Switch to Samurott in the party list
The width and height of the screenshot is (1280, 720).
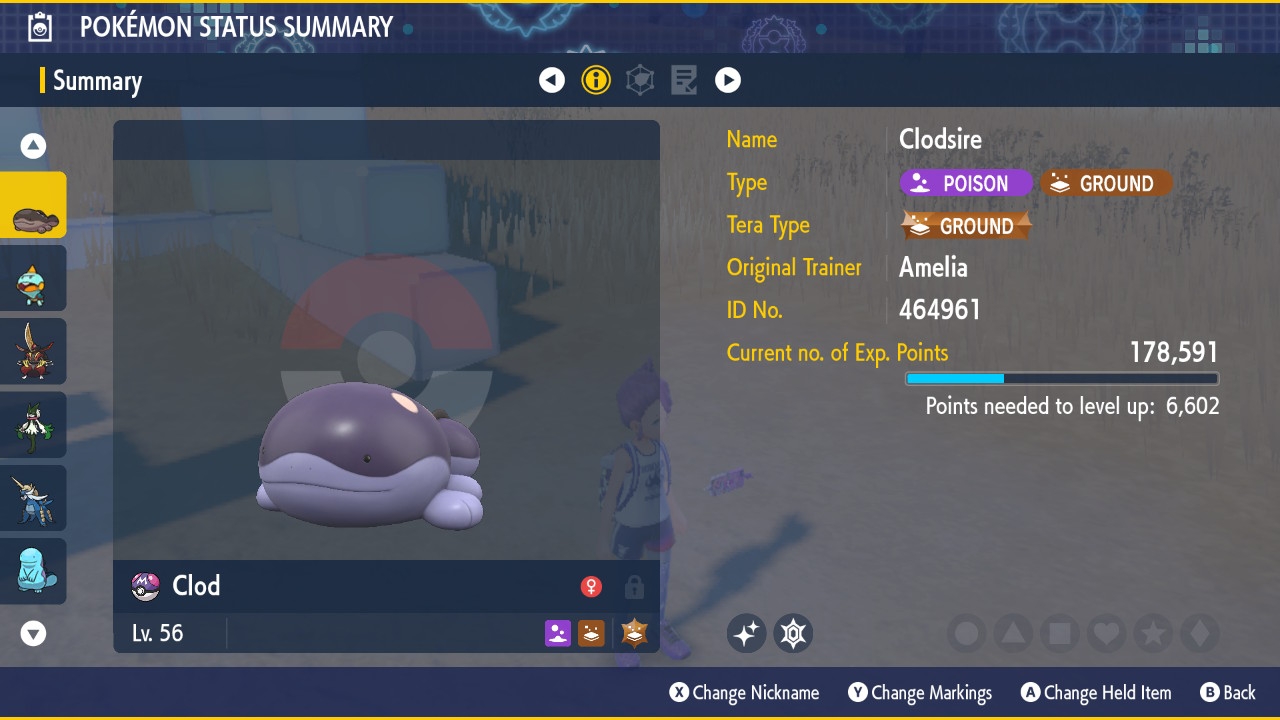click(34, 498)
